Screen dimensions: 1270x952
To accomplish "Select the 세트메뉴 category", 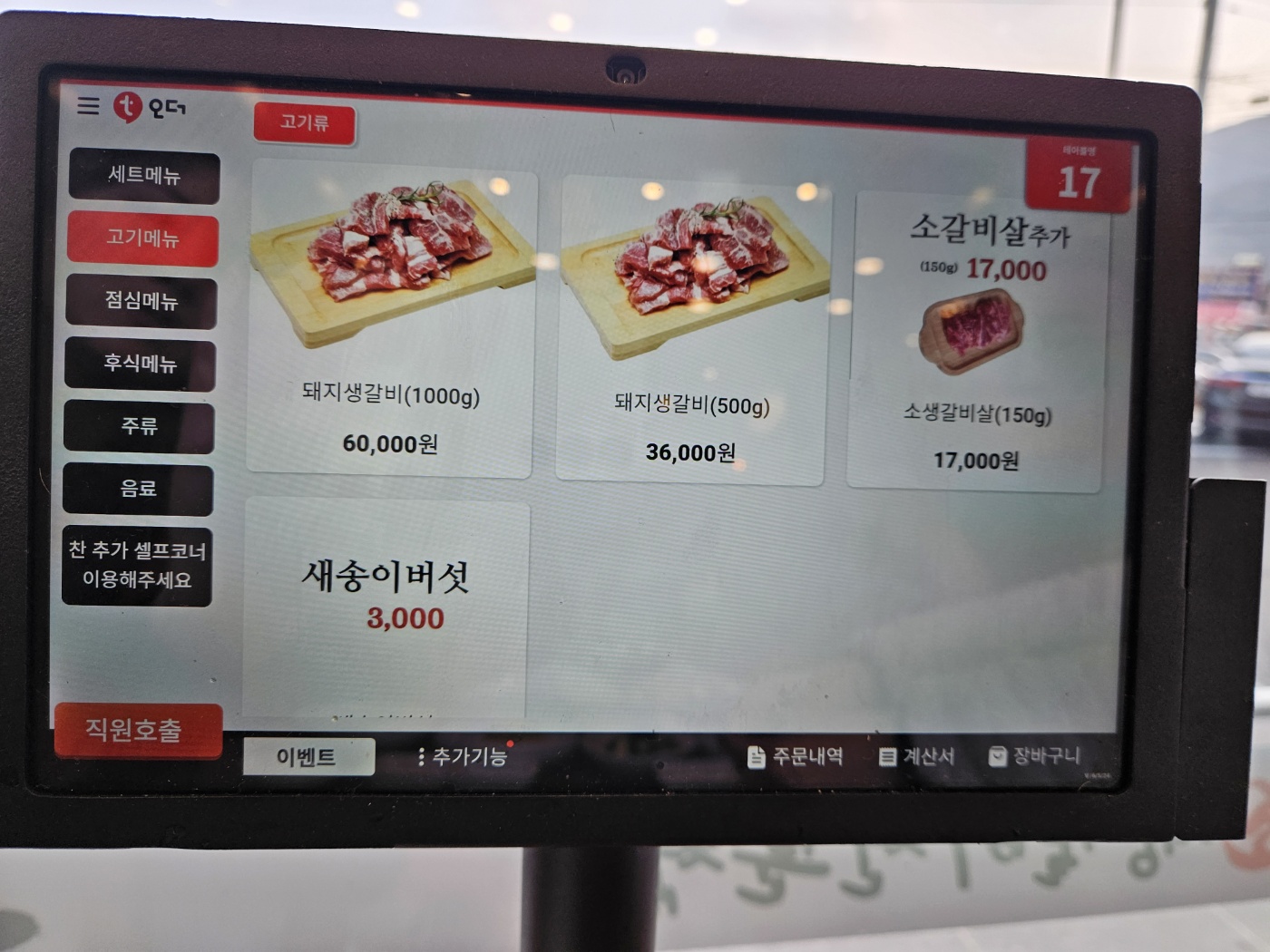I will click(145, 177).
